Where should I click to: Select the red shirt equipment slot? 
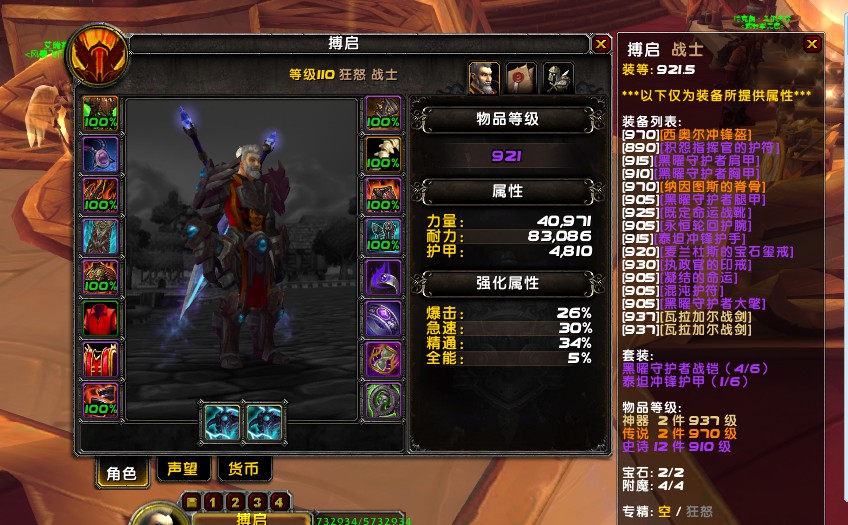[101, 318]
